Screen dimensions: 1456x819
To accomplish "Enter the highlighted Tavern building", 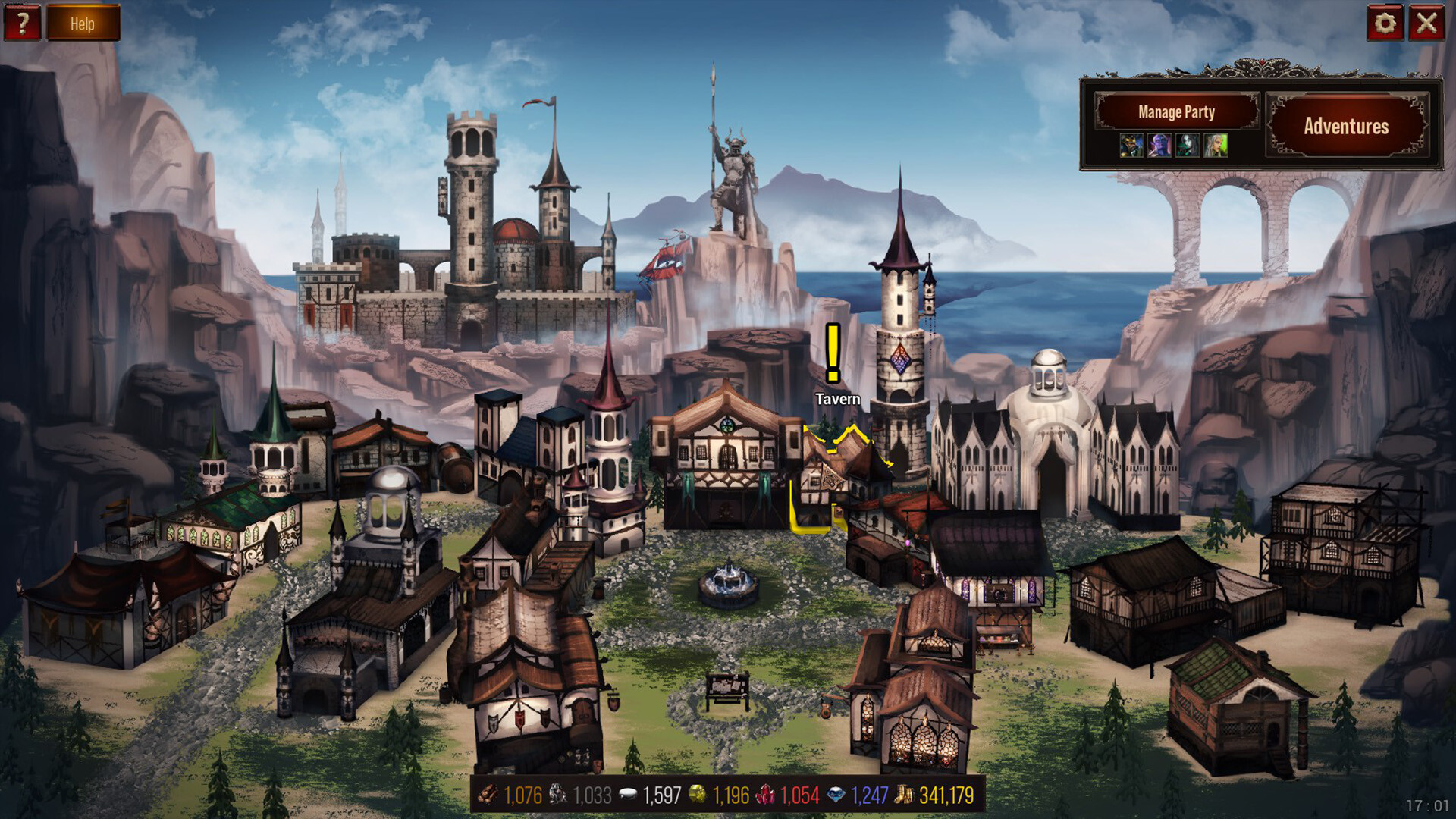I will (834, 478).
